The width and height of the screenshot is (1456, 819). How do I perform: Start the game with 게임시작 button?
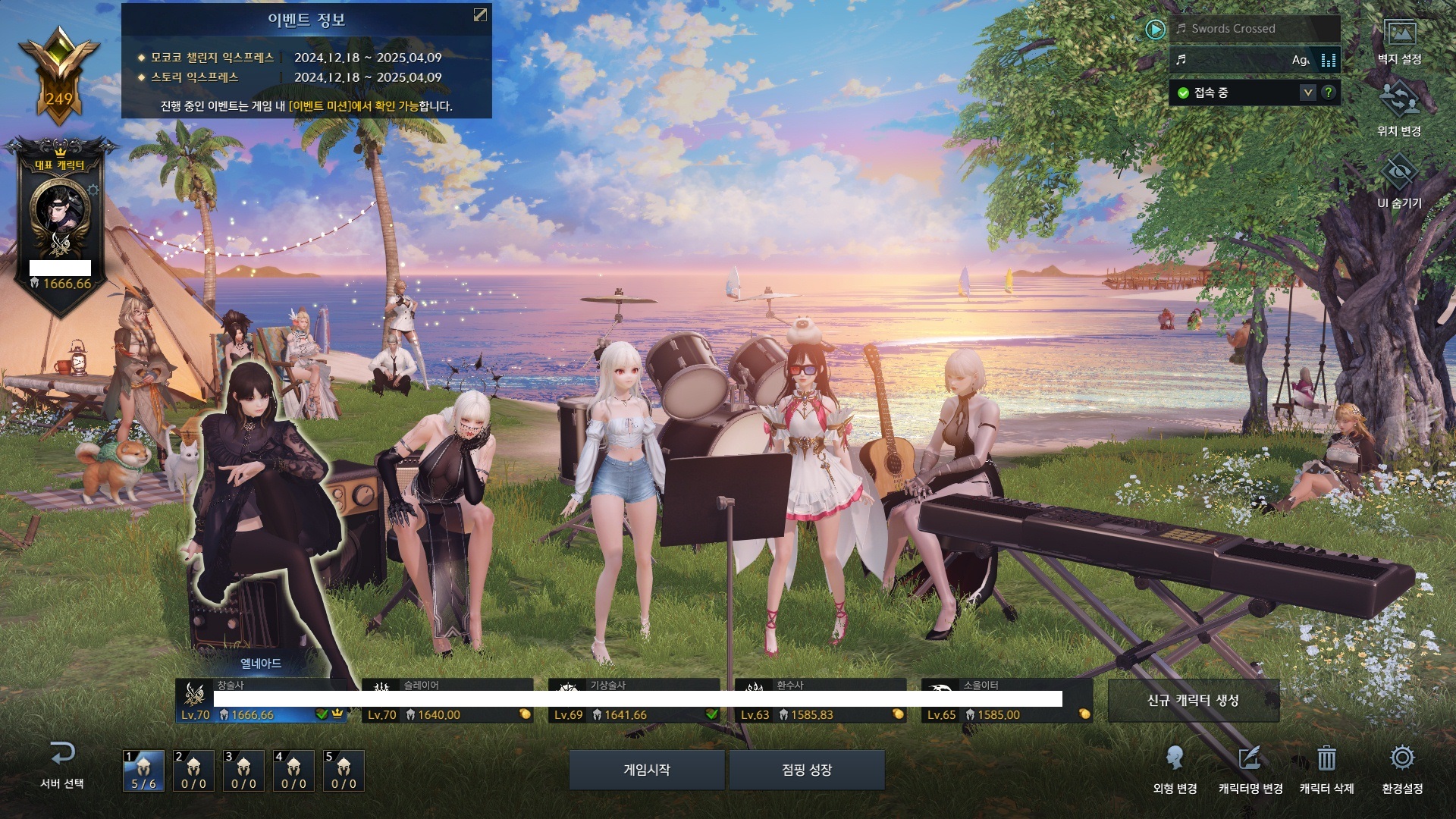tap(646, 770)
